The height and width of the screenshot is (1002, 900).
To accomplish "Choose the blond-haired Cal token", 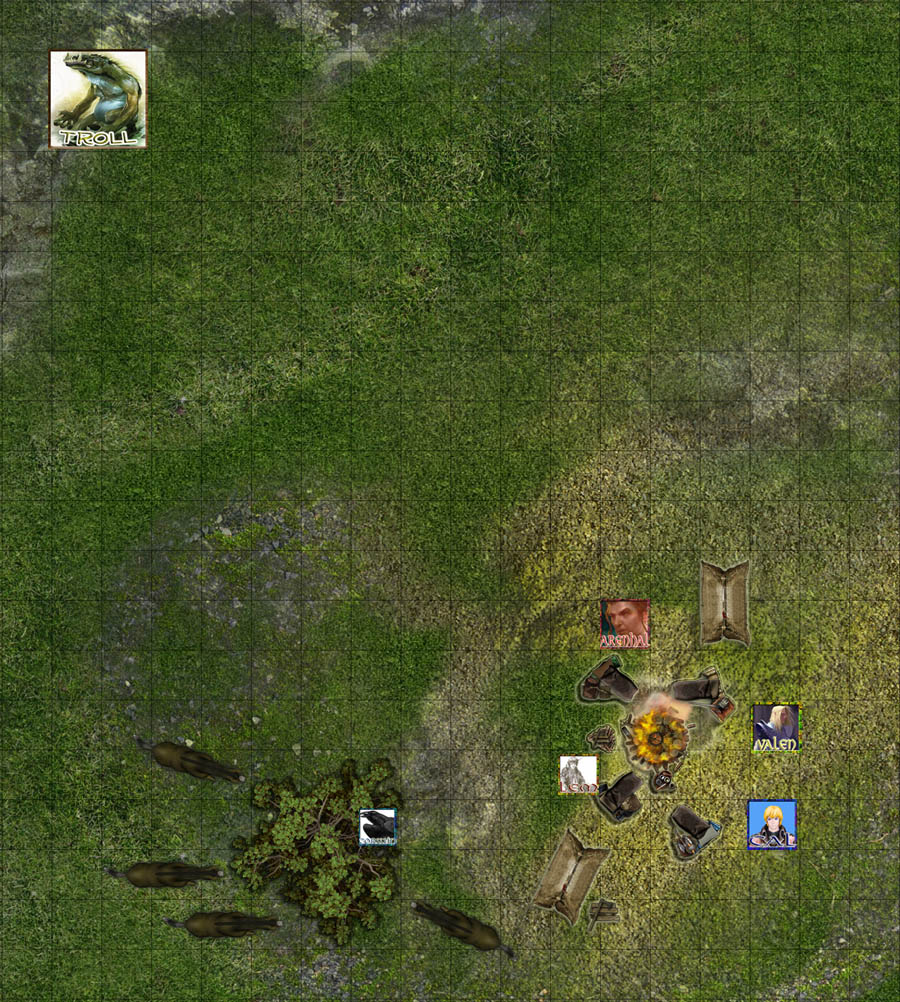I will (x=772, y=825).
